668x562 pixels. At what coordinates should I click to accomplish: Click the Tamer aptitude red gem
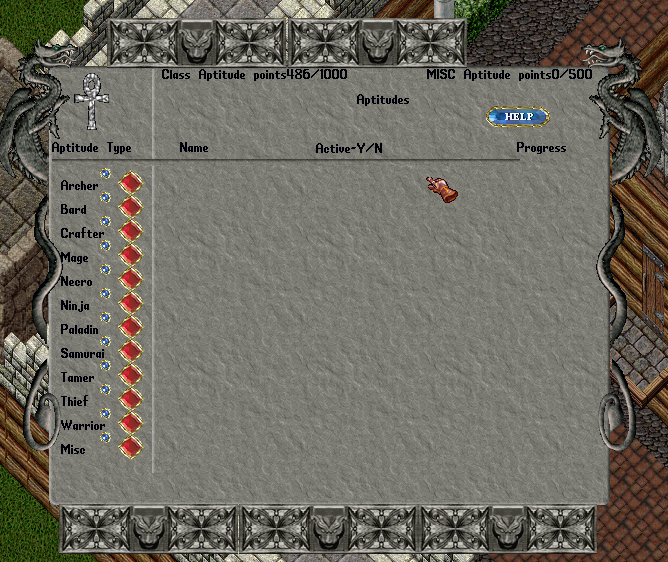coord(131,377)
